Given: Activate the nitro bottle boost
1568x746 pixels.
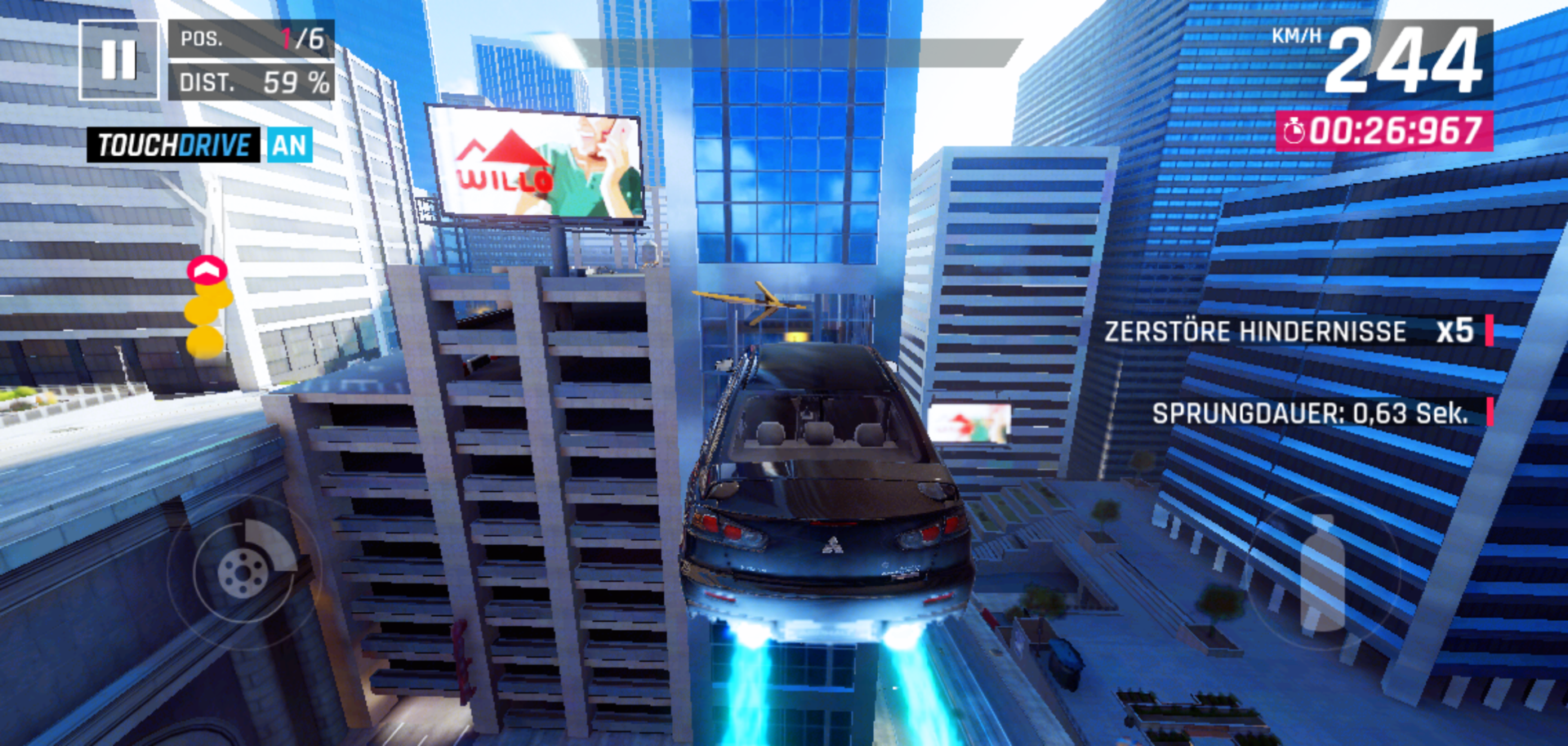Looking at the screenshot, I should coord(1322,573).
